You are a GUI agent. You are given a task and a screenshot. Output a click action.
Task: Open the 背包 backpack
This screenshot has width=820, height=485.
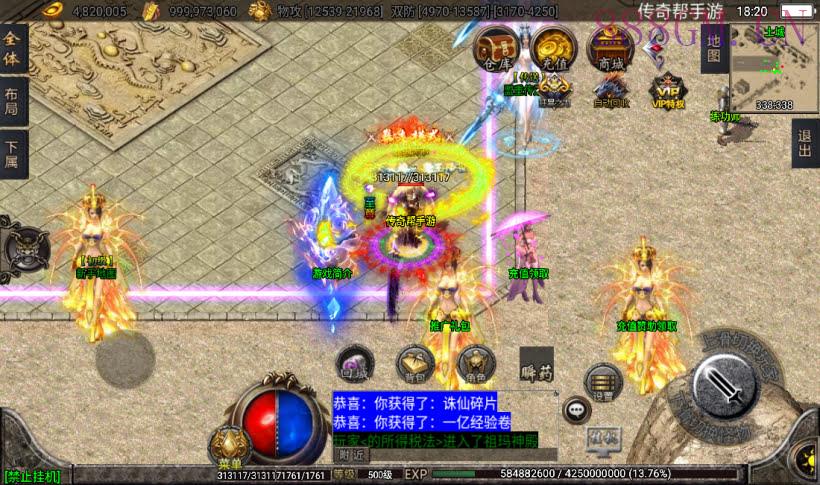point(414,365)
